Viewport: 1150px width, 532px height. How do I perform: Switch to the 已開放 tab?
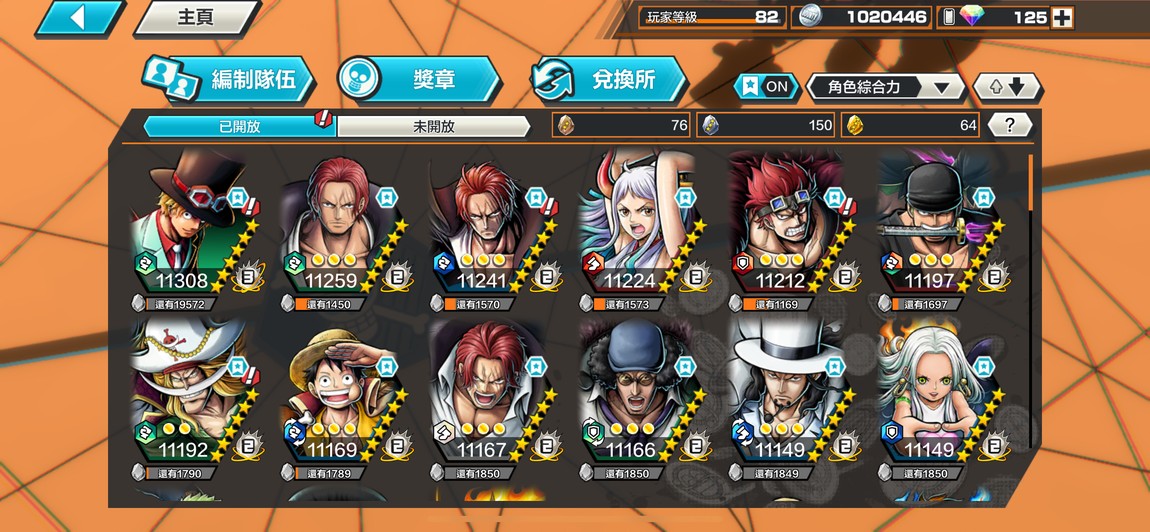tap(238, 126)
